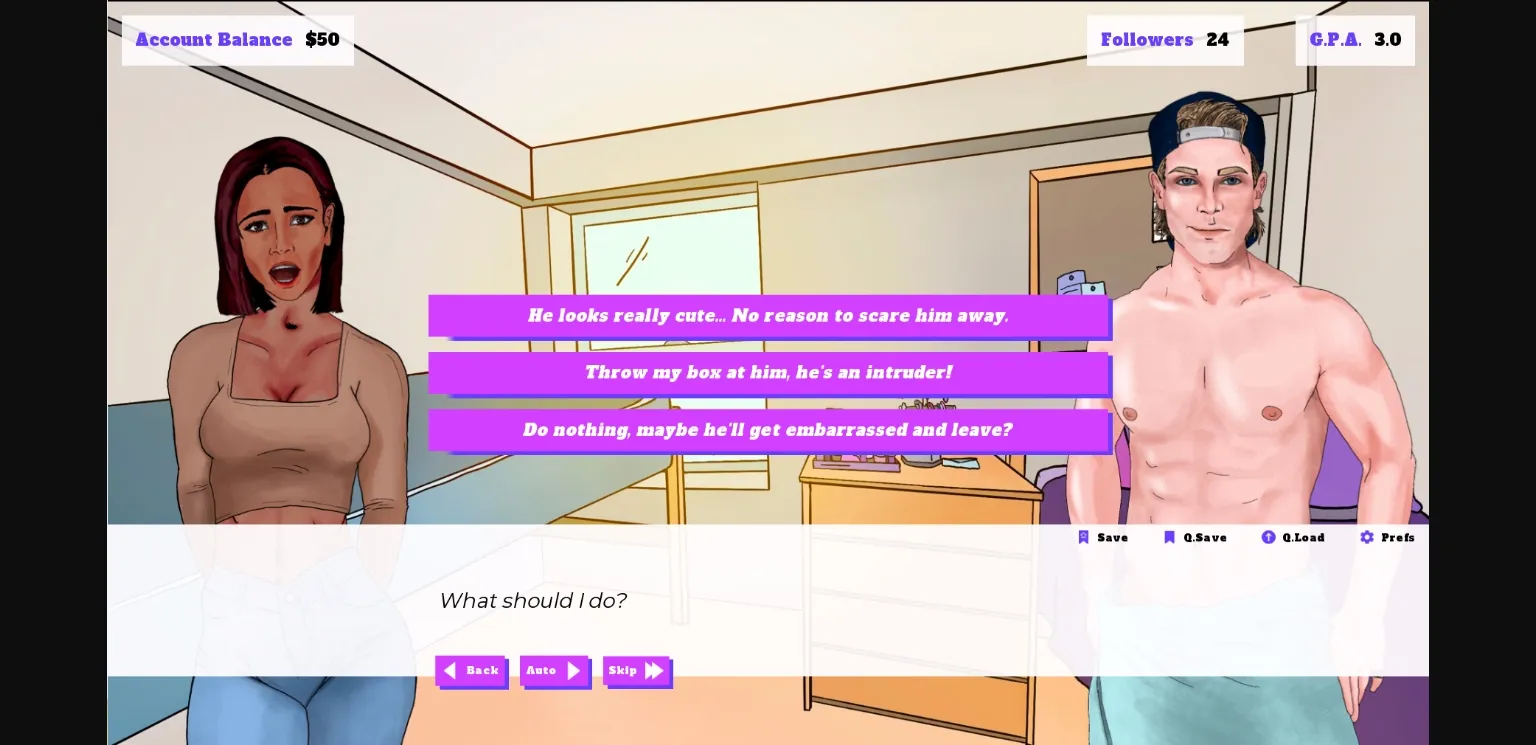Image resolution: width=1536 pixels, height=745 pixels.
Task: Select the choice 'He looks really cute...'
Action: coord(768,316)
